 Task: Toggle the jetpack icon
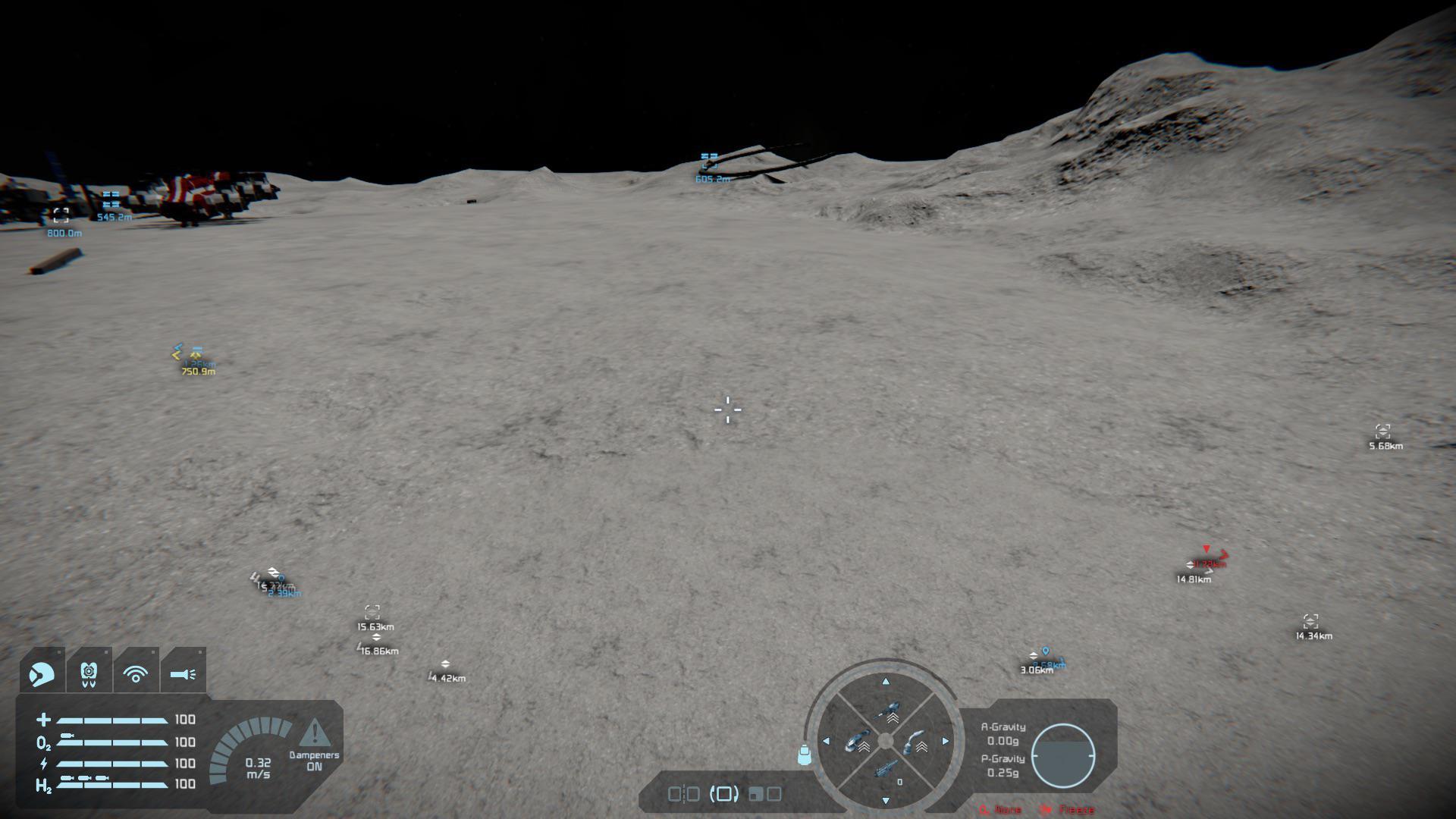[89, 672]
